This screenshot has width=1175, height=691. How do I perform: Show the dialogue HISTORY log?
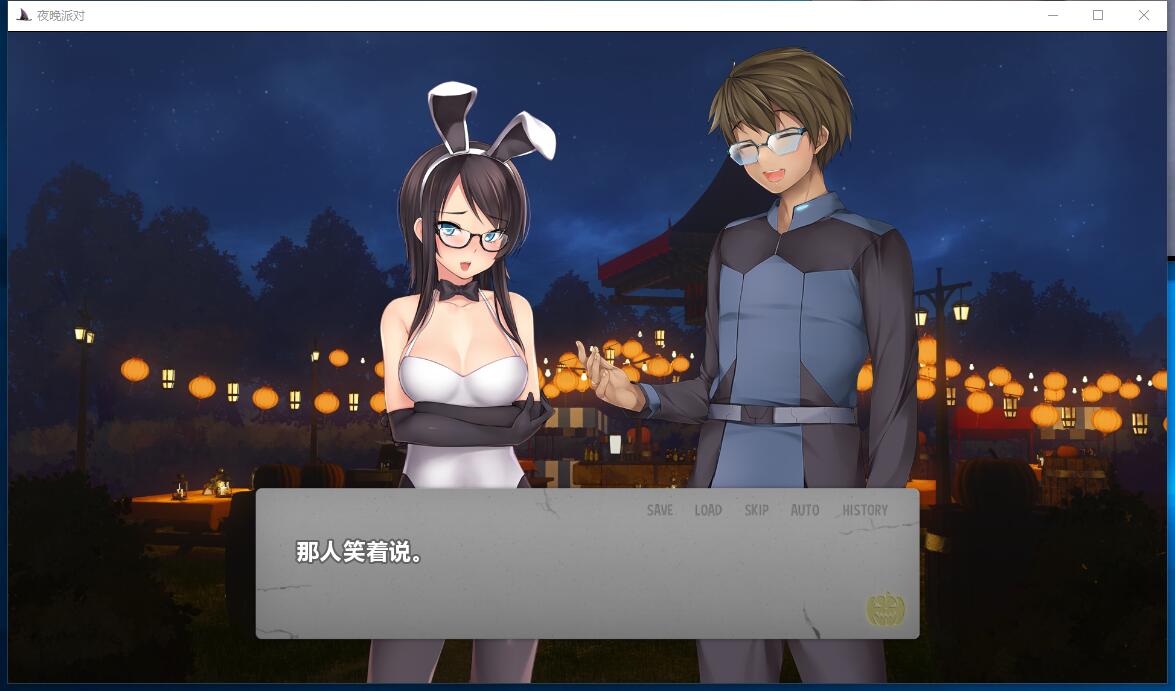(x=864, y=510)
